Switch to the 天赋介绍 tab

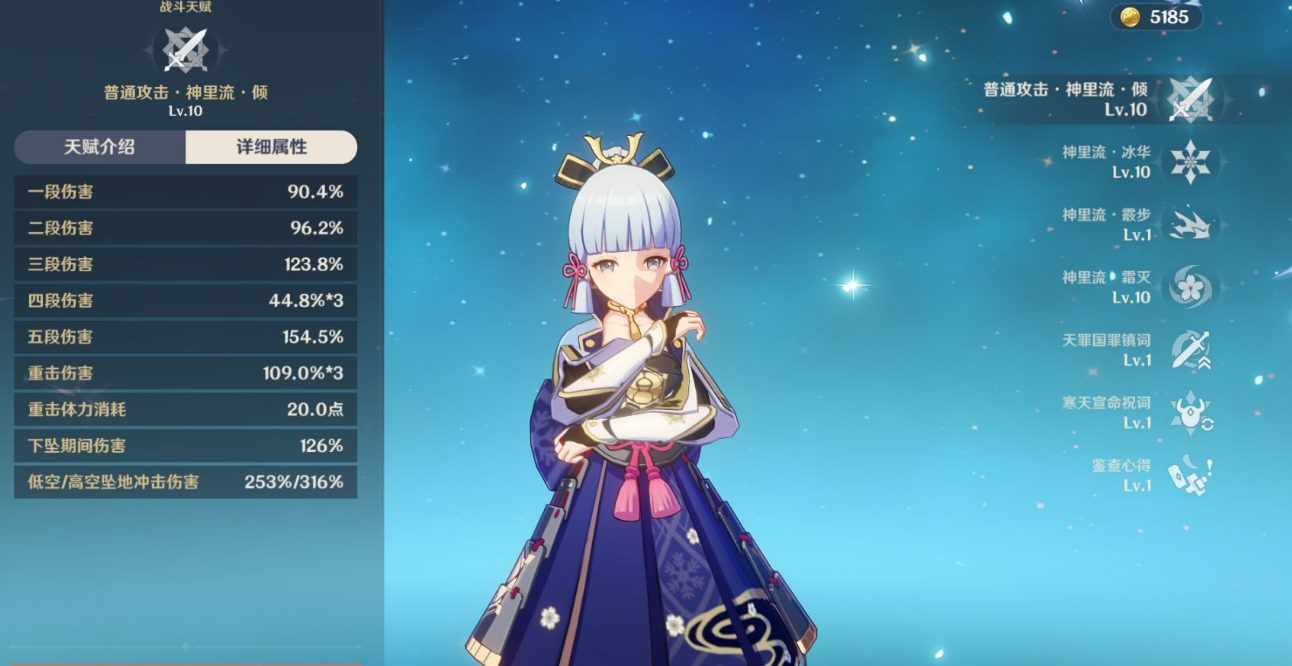point(100,147)
